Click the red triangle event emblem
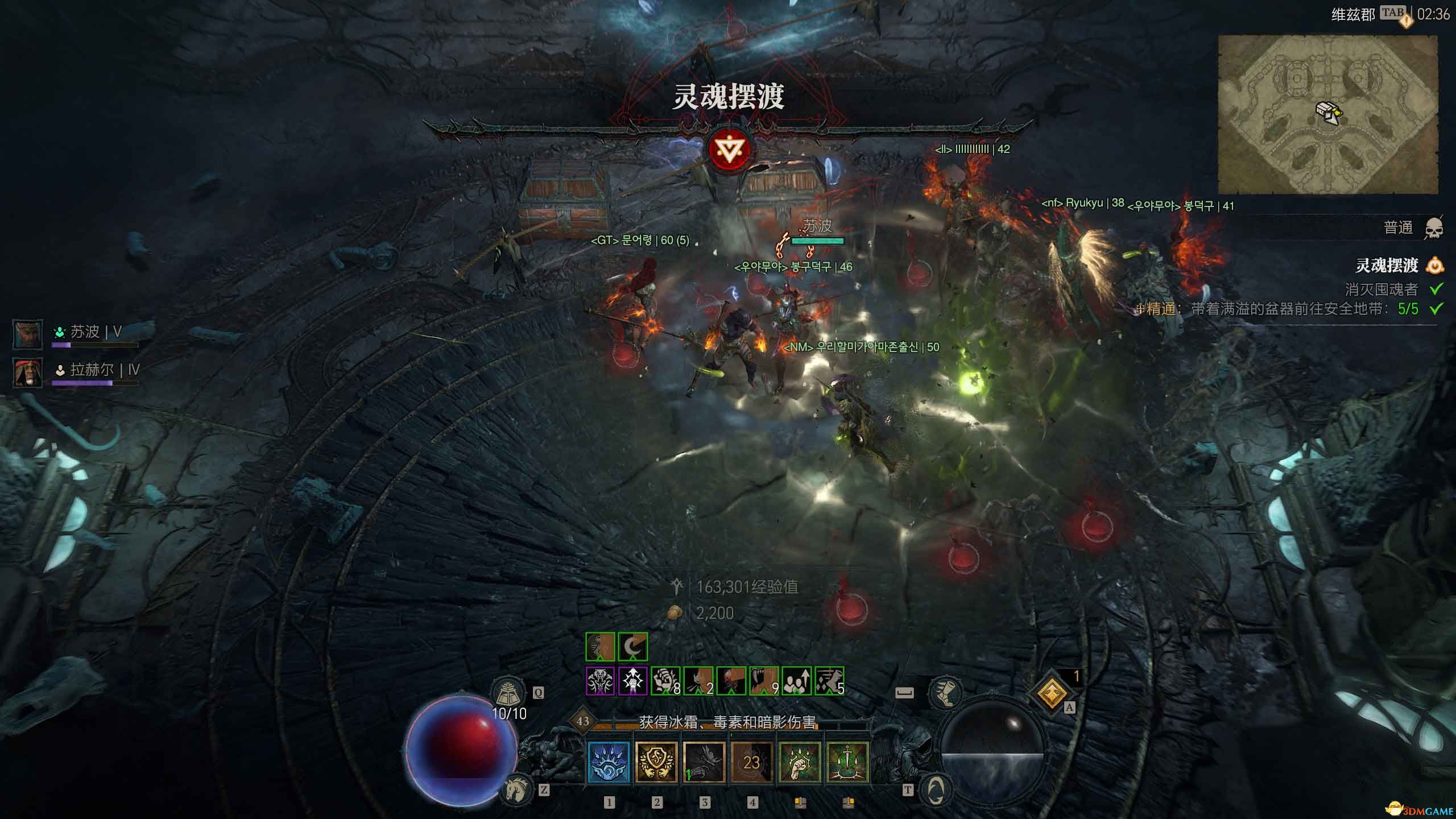Viewport: 1456px width, 819px height. tap(729, 149)
